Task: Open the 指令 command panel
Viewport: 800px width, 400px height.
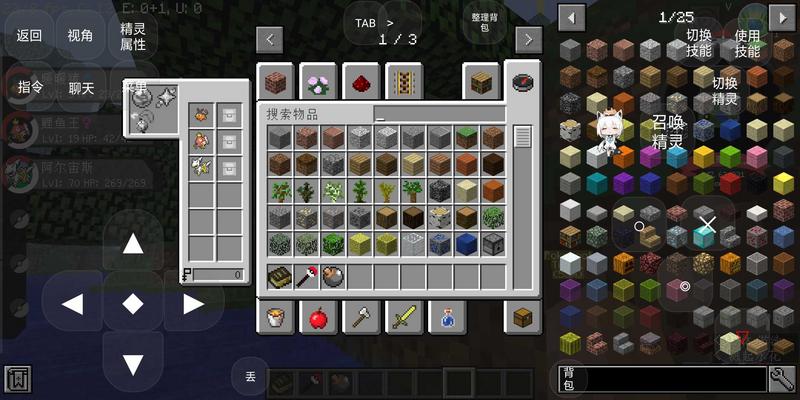Action: 30,88
